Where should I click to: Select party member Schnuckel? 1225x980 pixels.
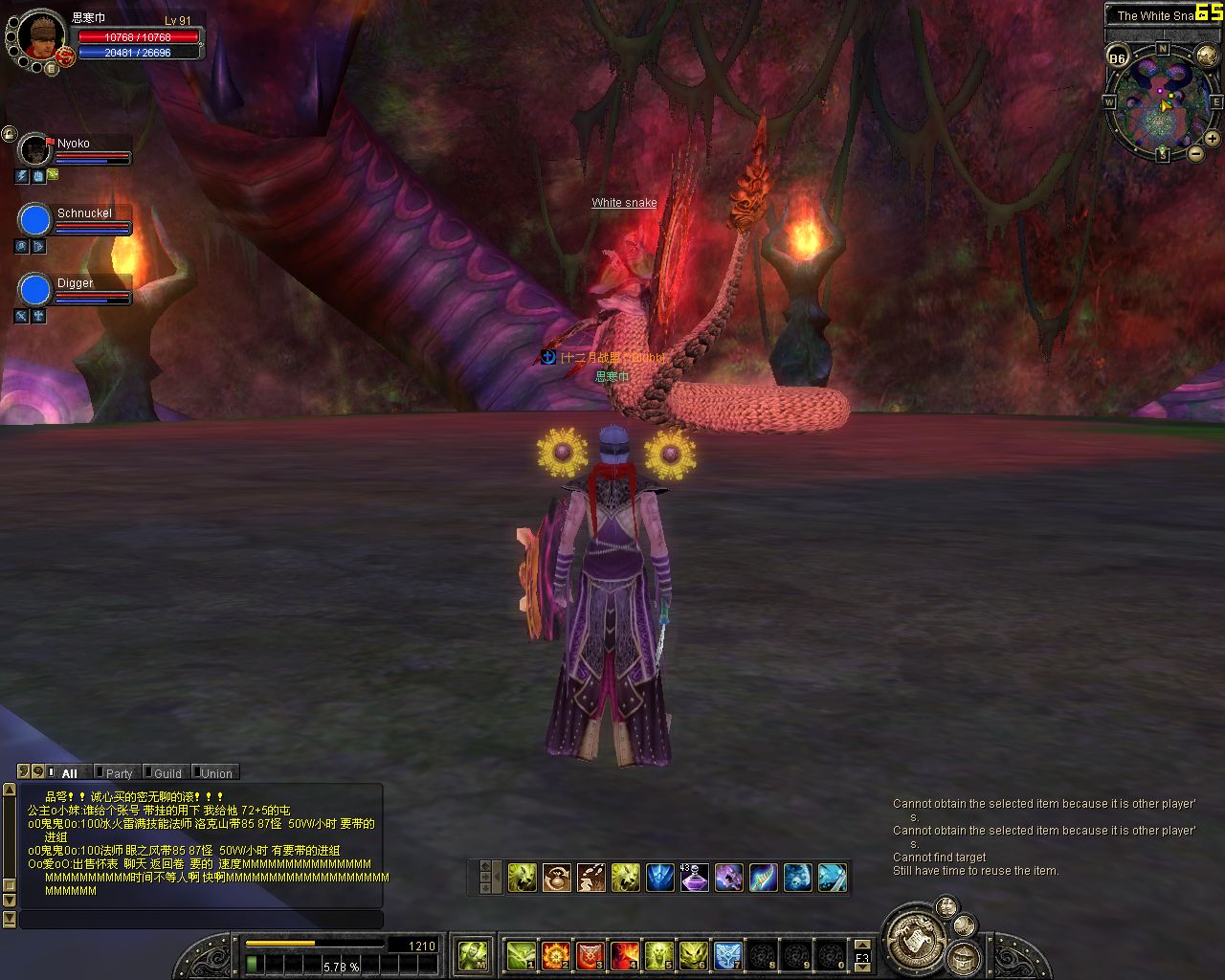35,220
